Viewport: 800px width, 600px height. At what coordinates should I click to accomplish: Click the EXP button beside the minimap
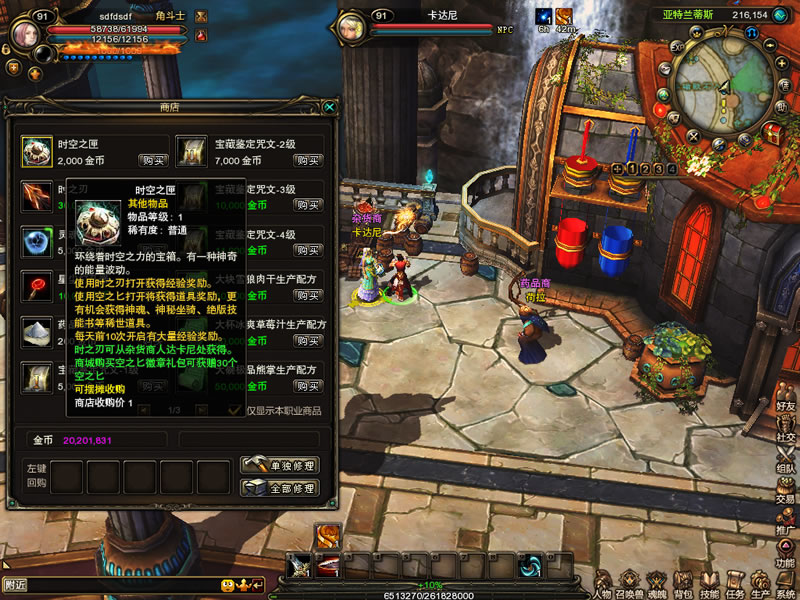677,47
